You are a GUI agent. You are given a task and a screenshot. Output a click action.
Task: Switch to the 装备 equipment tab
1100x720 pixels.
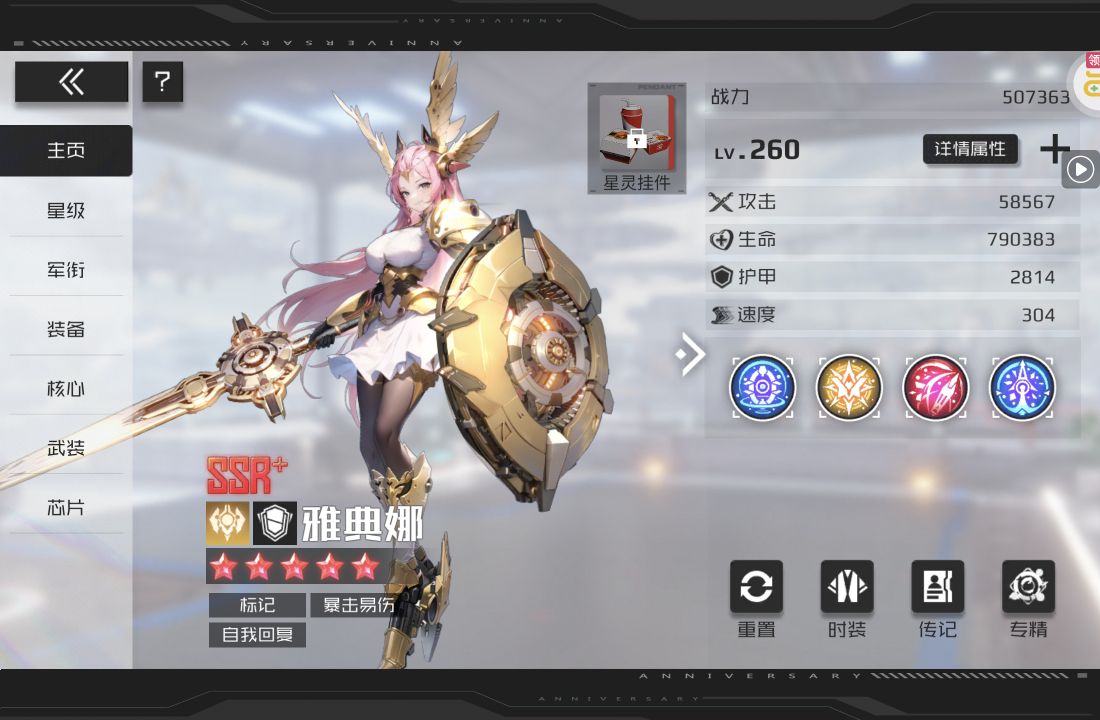point(66,329)
